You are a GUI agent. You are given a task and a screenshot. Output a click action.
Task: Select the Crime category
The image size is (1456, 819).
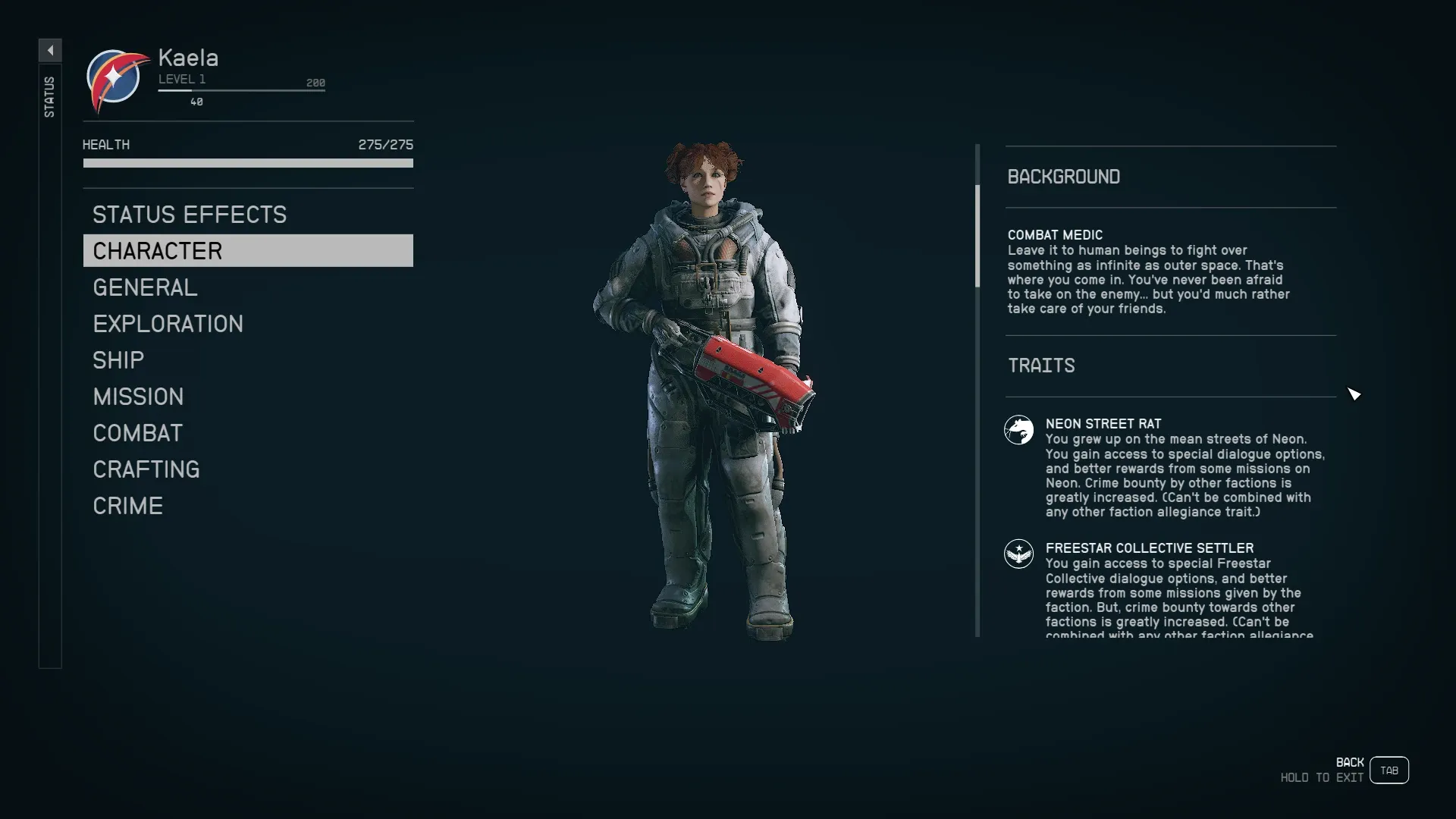127,506
